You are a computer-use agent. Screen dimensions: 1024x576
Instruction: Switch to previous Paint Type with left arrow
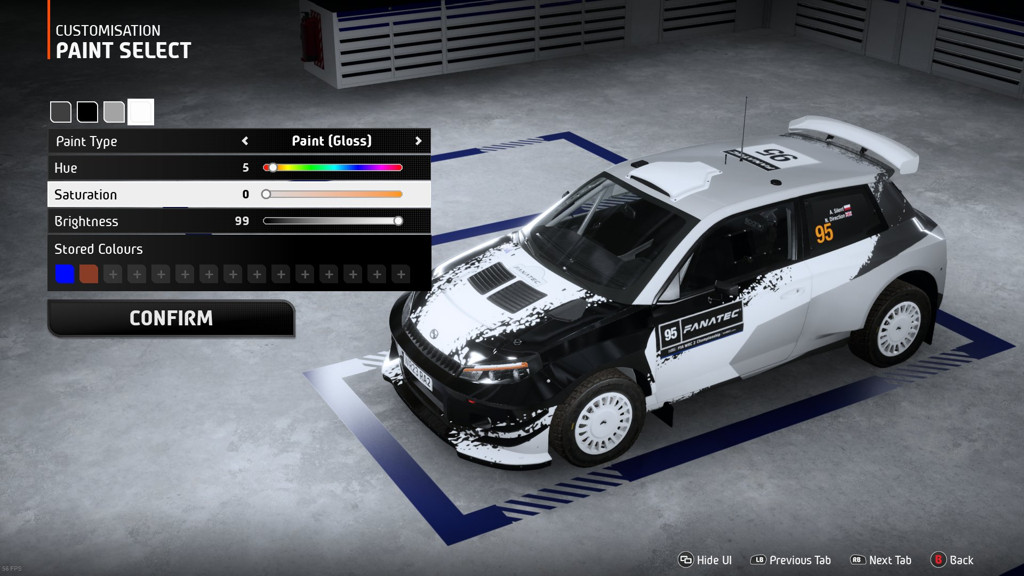(245, 141)
